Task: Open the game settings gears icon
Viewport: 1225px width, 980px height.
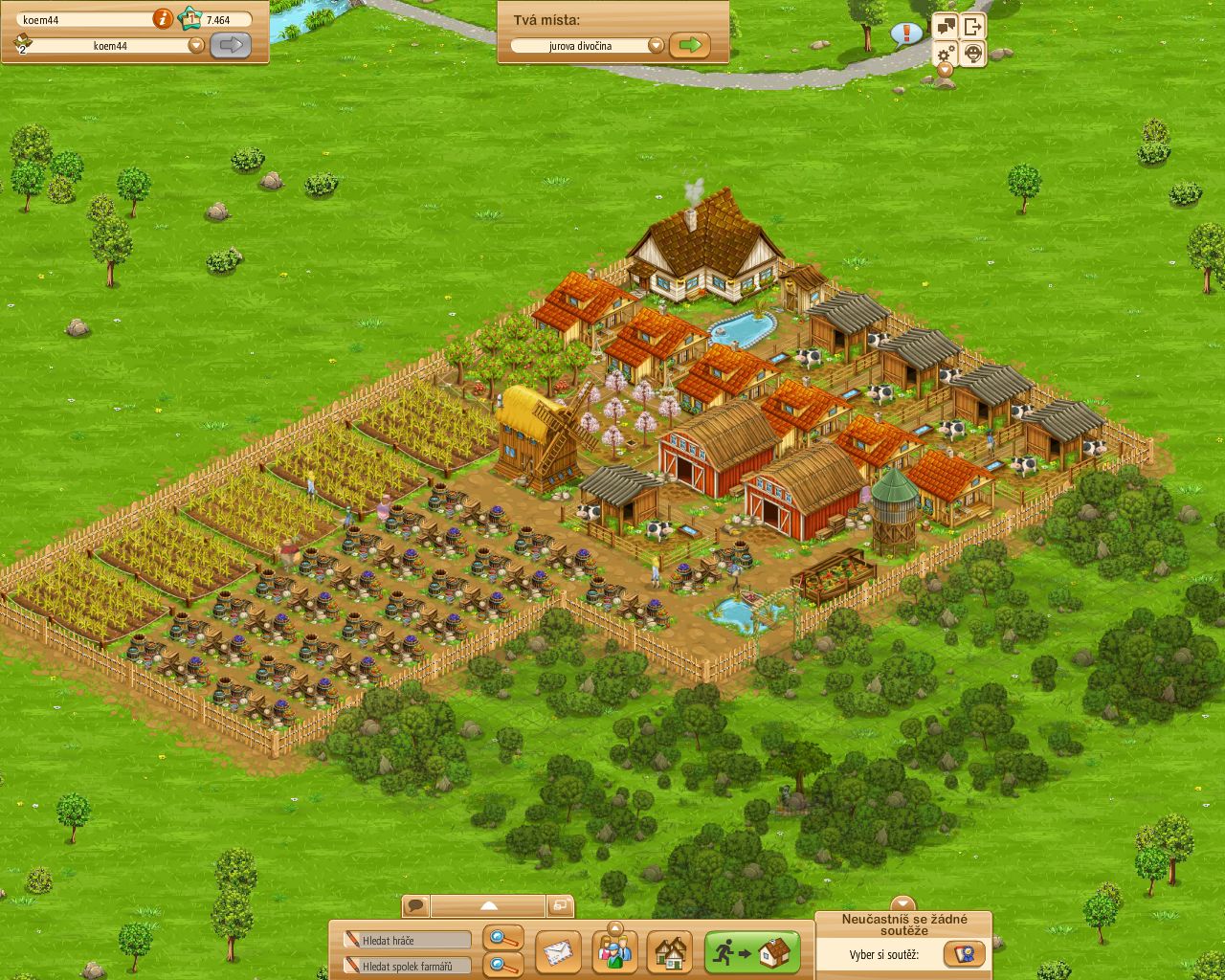Action: pos(946,55)
